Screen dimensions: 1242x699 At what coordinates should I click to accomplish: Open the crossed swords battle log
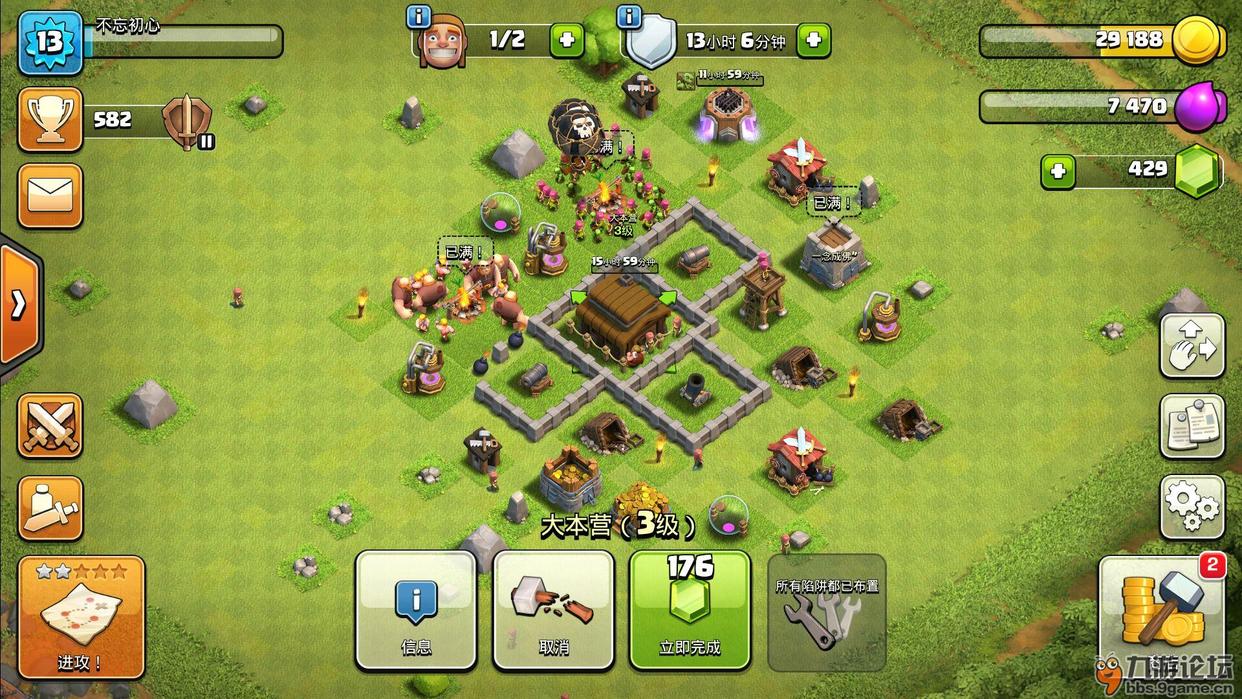tap(50, 426)
